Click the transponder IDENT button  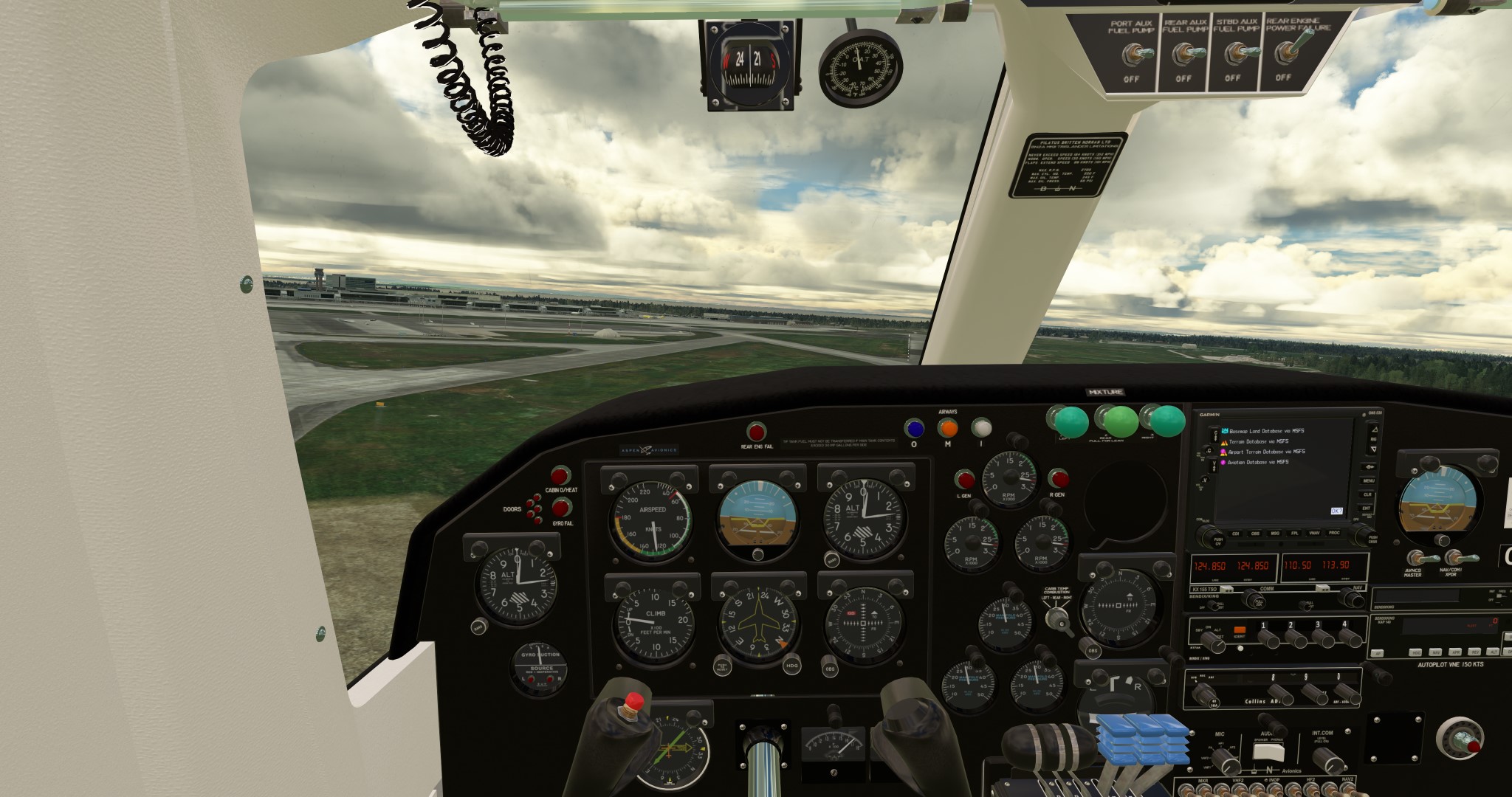1239,632
